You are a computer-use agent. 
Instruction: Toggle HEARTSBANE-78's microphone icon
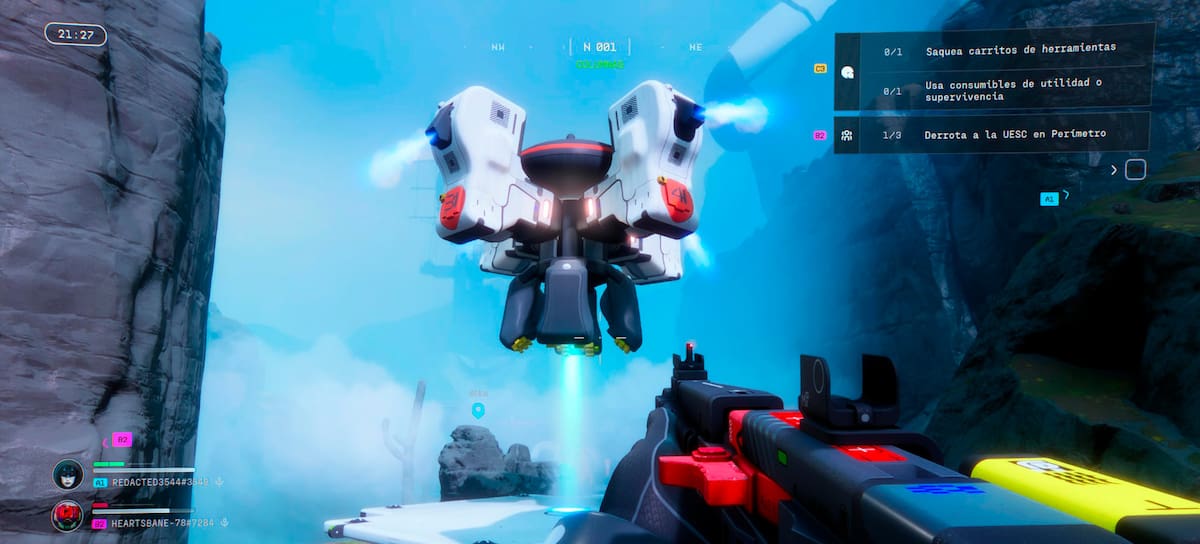225,523
